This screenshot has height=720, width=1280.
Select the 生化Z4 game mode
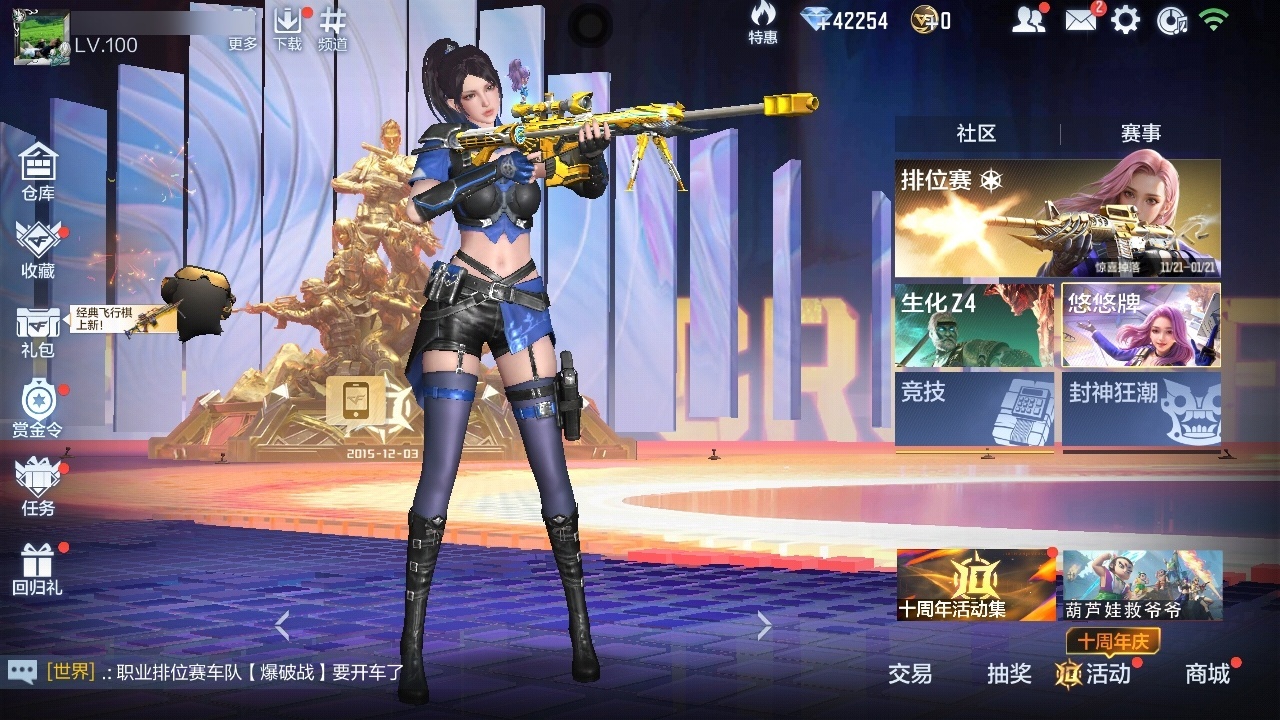click(974, 325)
